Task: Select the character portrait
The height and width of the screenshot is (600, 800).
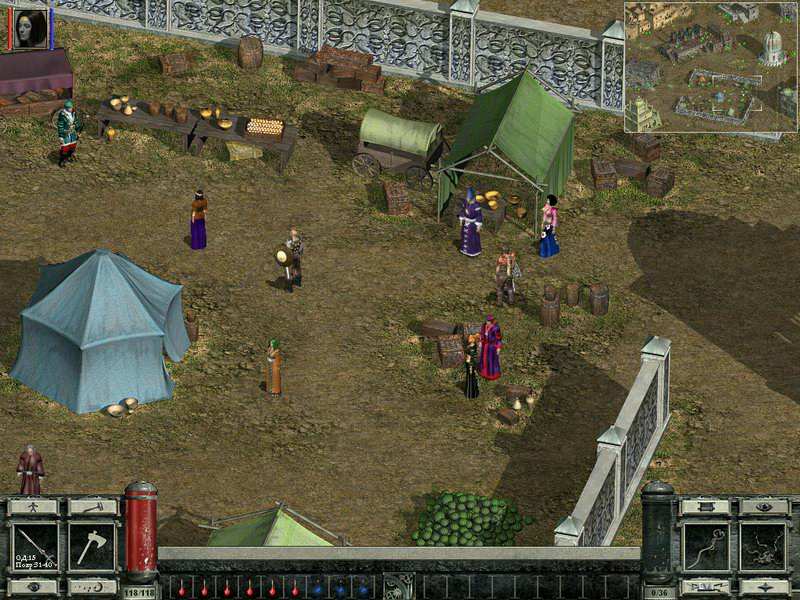Action: point(29,27)
